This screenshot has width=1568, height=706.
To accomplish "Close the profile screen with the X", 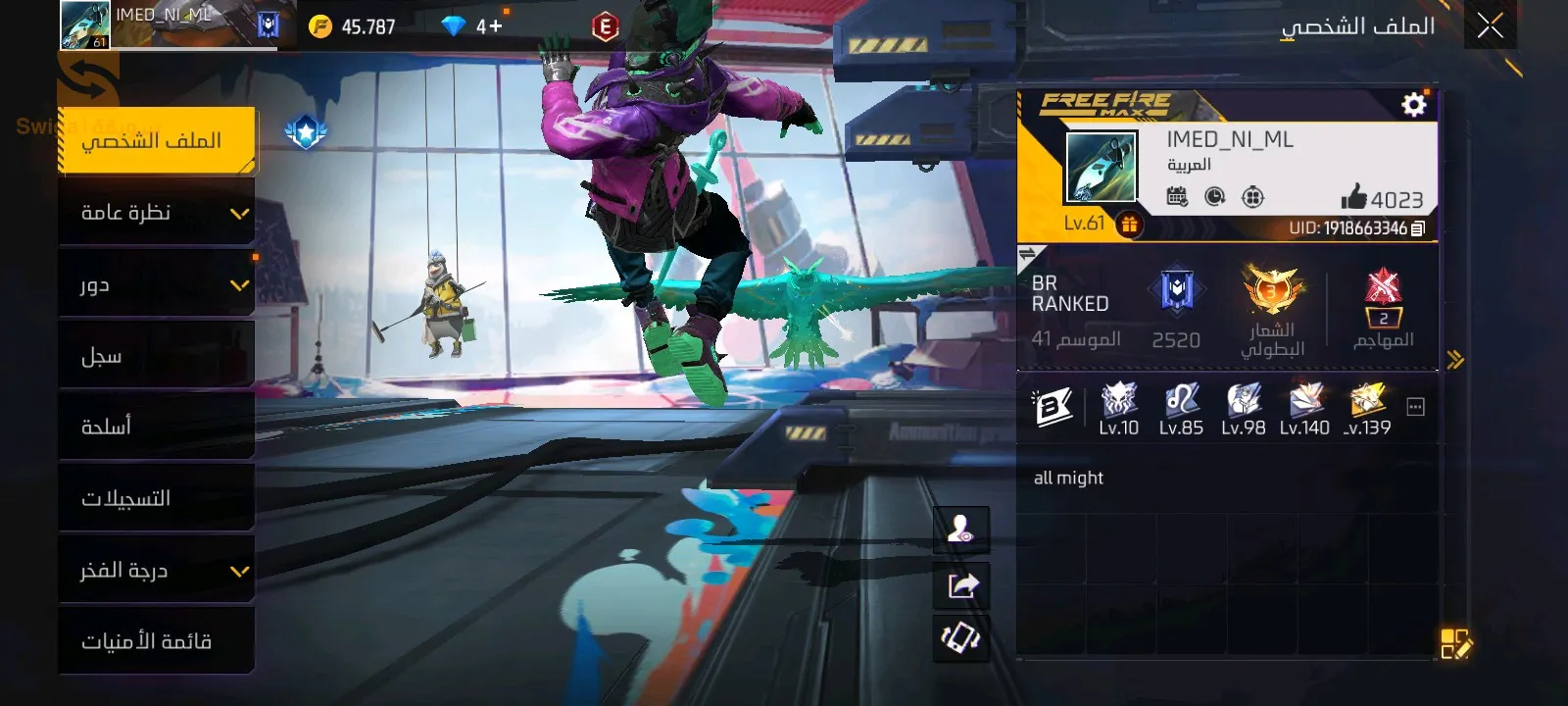I will point(1490,26).
